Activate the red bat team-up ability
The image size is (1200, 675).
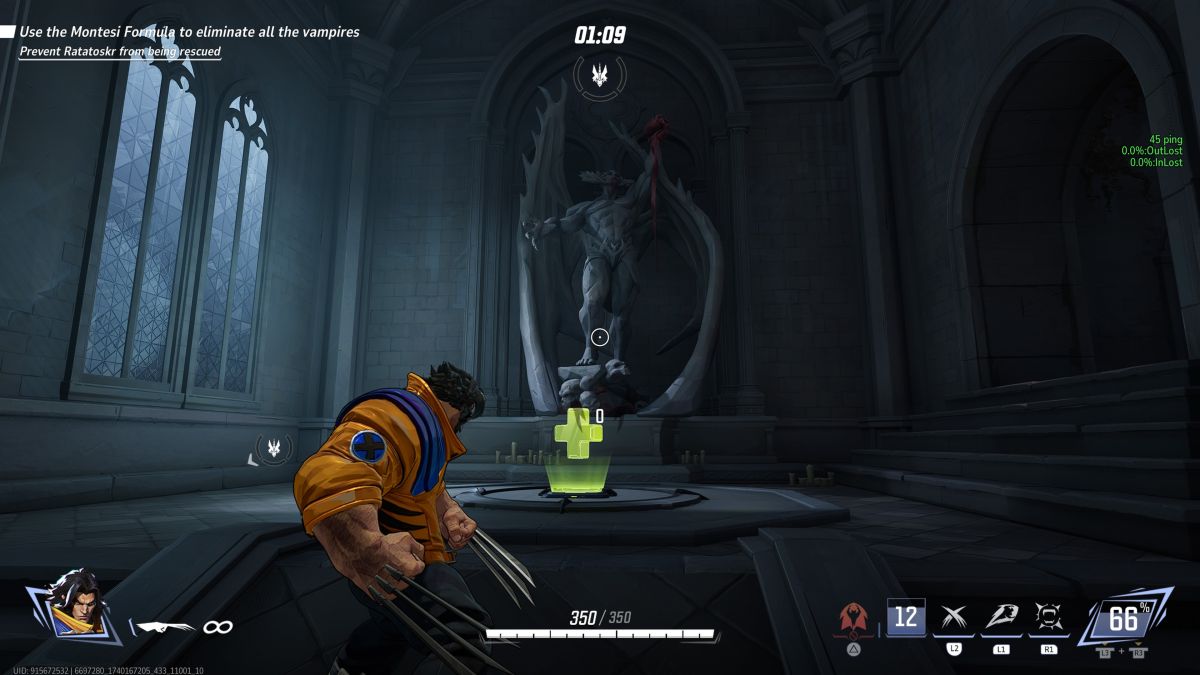854,619
